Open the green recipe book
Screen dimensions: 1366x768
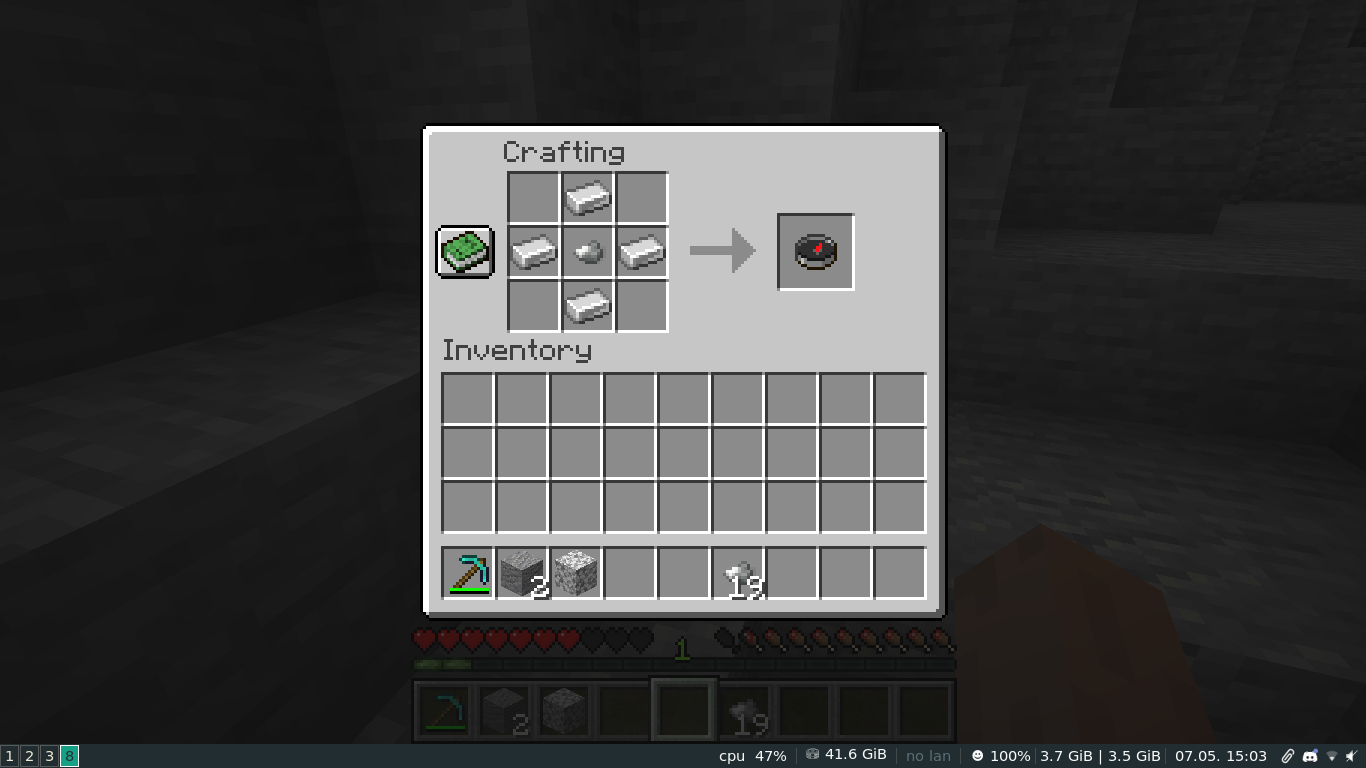pyautogui.click(x=464, y=251)
